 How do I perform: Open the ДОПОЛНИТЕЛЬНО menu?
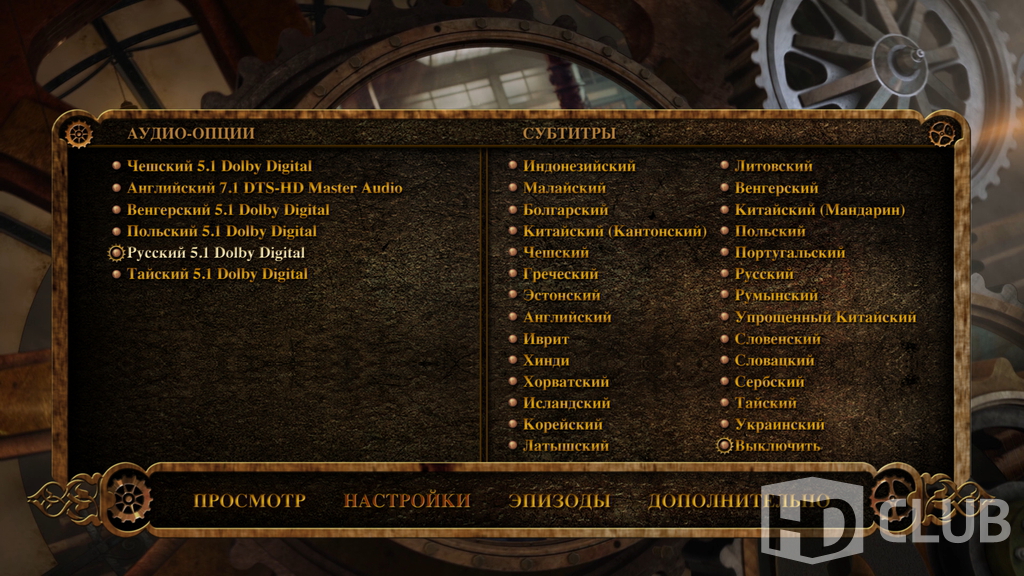[738, 500]
